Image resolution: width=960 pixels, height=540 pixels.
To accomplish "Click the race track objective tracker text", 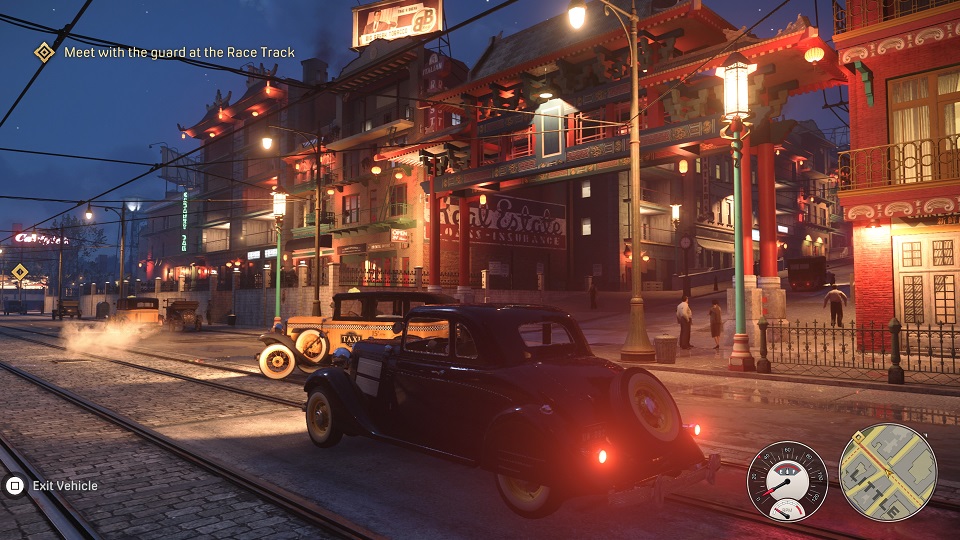I will click(x=179, y=52).
